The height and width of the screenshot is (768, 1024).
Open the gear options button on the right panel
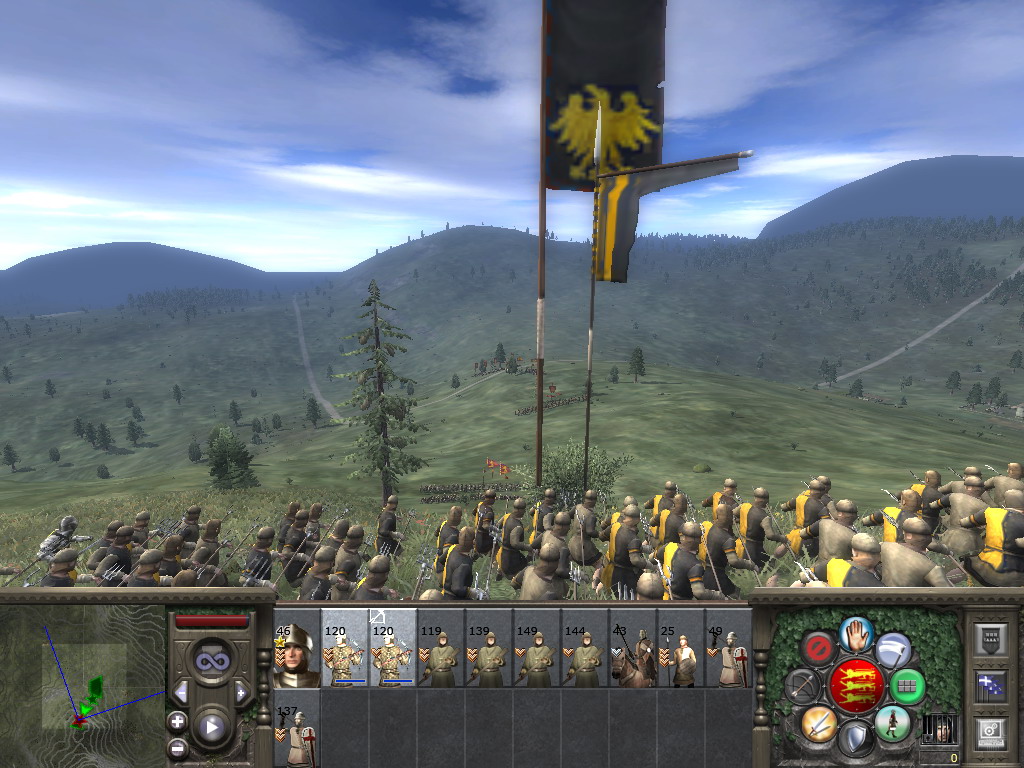(990, 731)
